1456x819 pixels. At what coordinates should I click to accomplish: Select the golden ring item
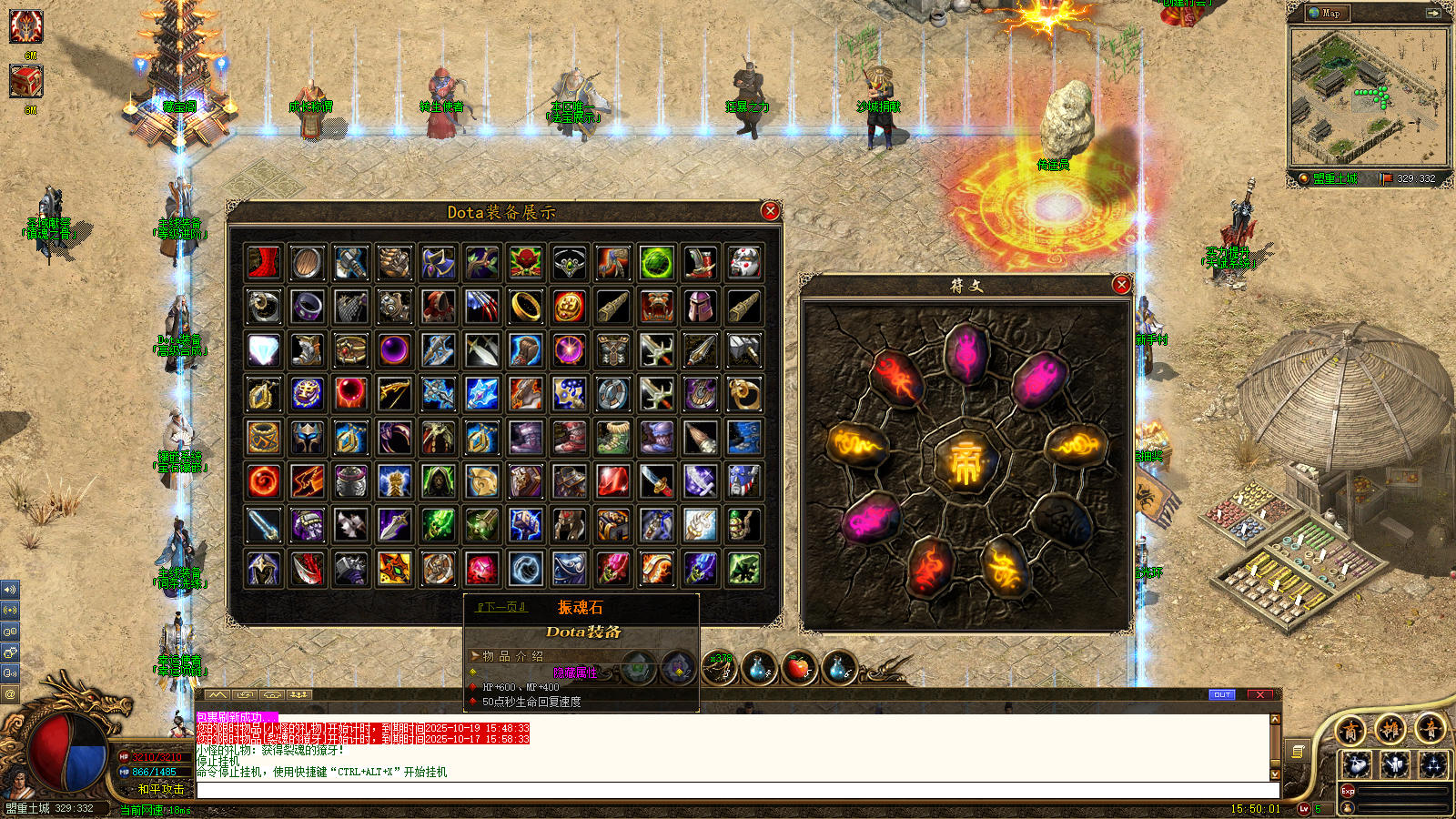point(526,307)
